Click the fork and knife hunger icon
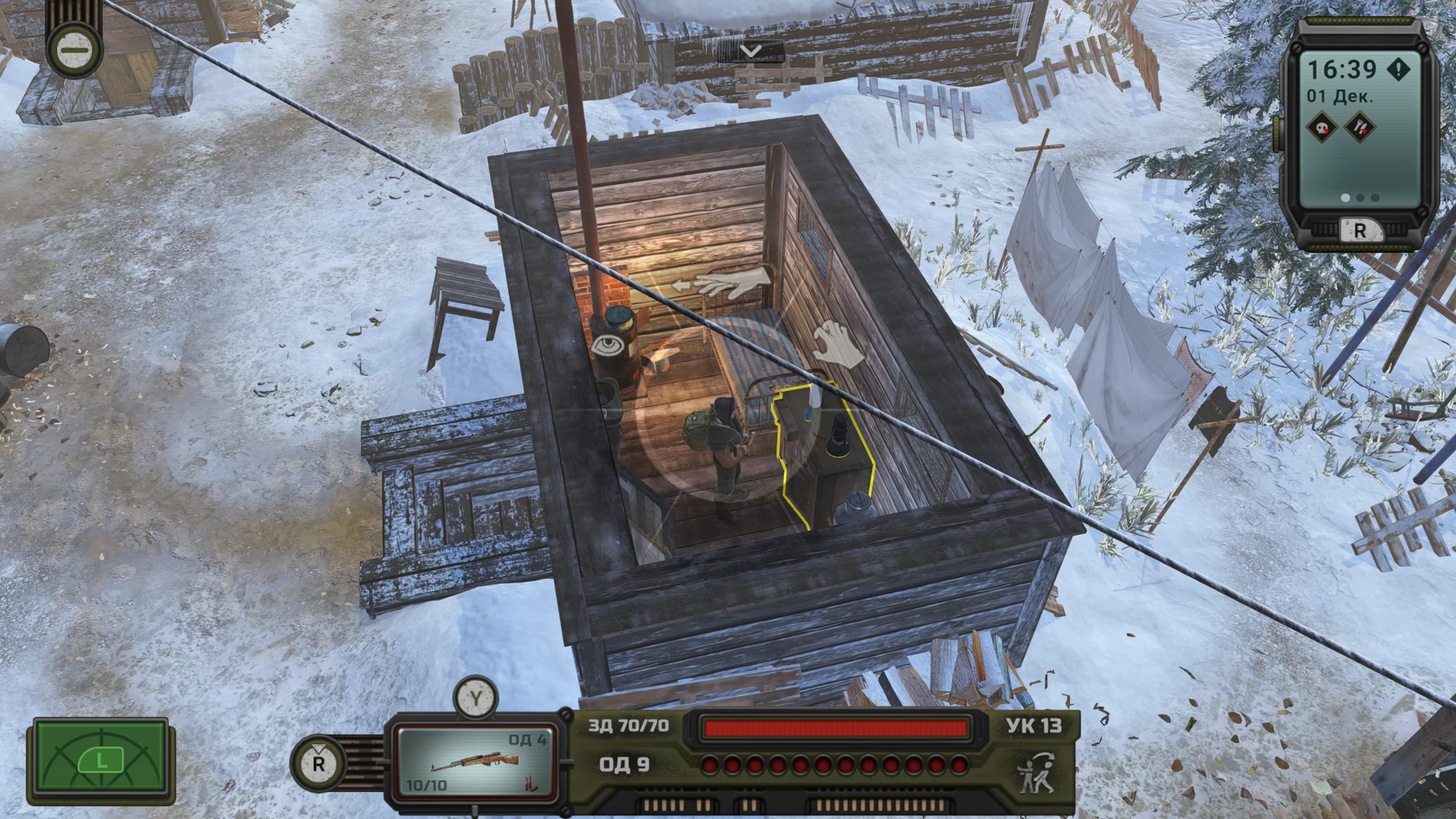 pyautogui.click(x=1359, y=127)
